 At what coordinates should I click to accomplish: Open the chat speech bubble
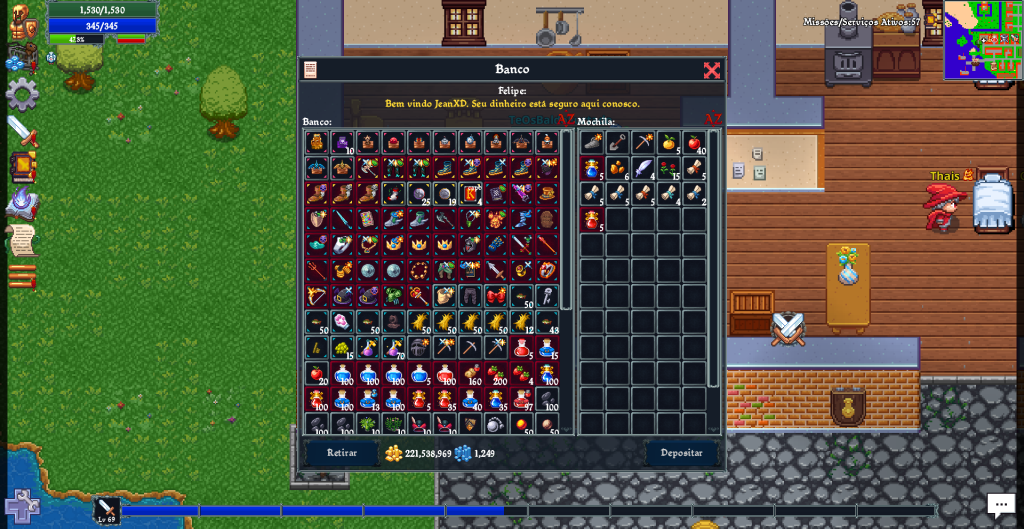point(1001,505)
